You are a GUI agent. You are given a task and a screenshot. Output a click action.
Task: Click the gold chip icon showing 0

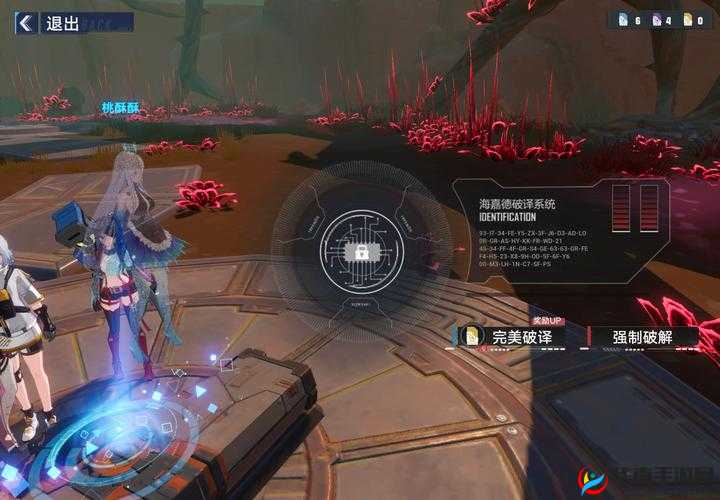[687, 20]
